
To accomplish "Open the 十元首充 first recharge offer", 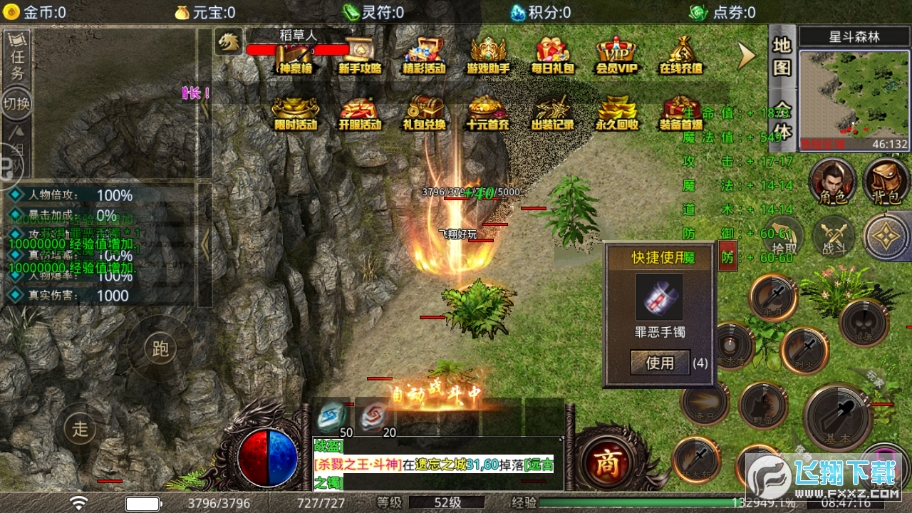I will pyautogui.click(x=488, y=111).
